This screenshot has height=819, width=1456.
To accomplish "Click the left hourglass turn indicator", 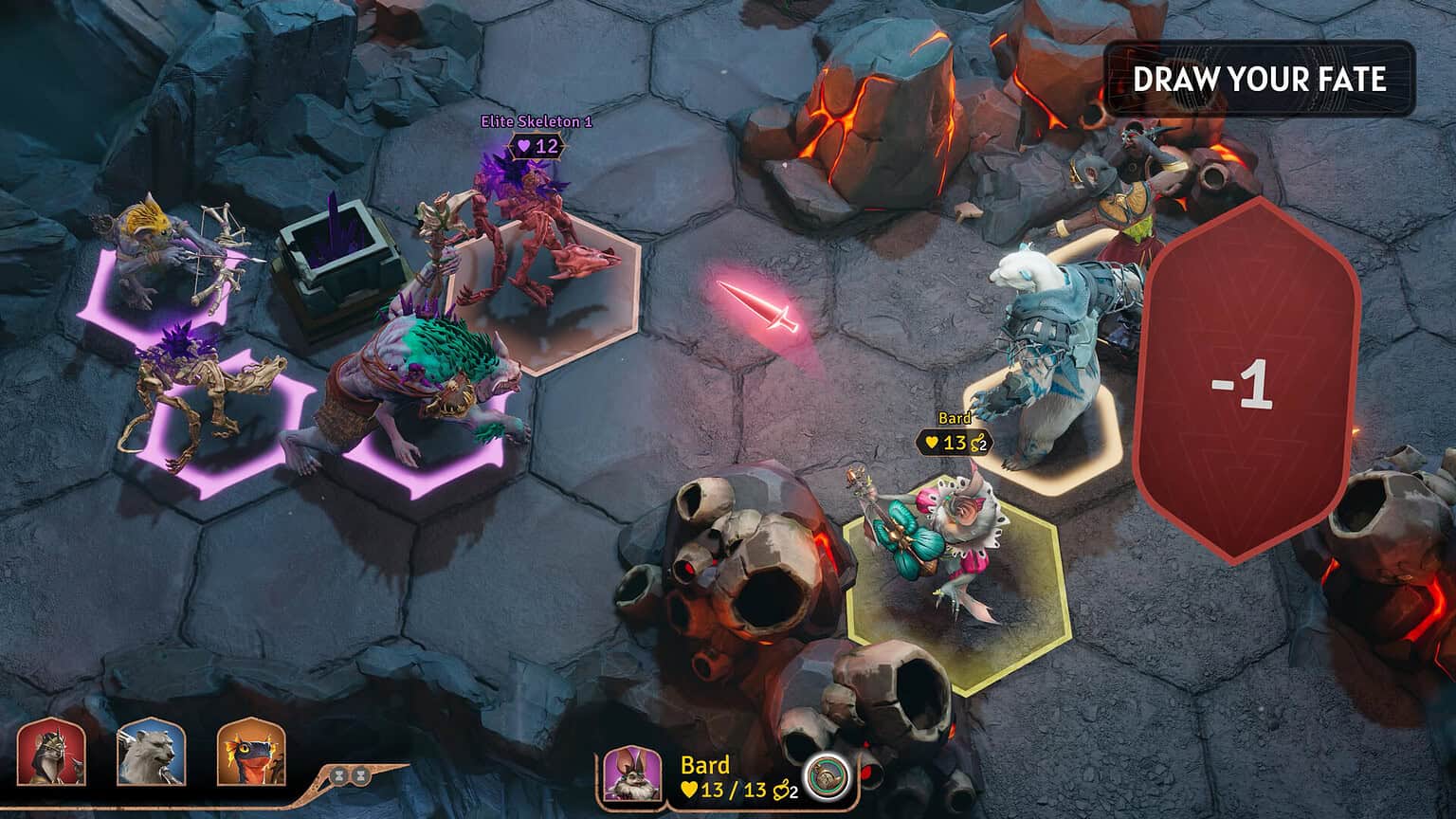I will [x=337, y=774].
